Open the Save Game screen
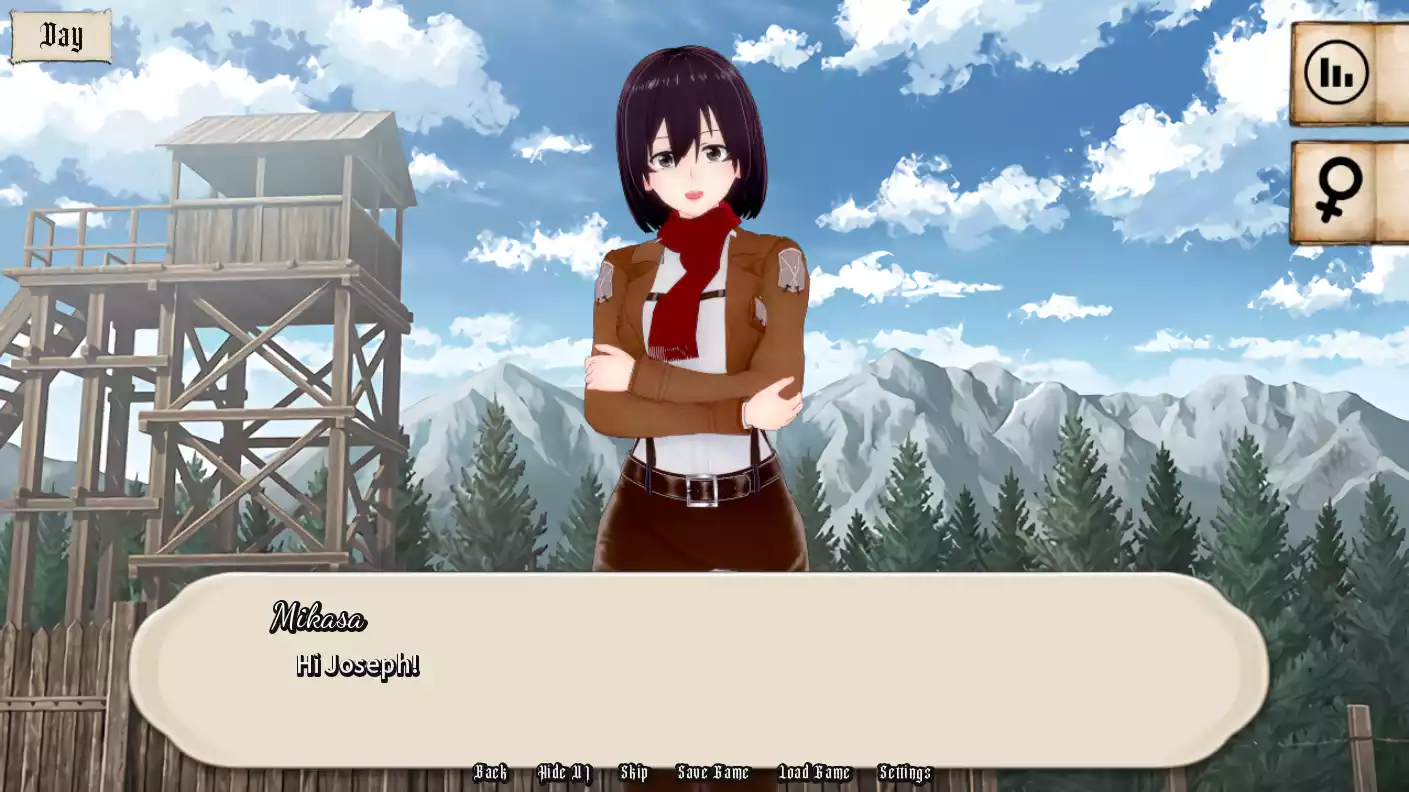 pos(714,772)
